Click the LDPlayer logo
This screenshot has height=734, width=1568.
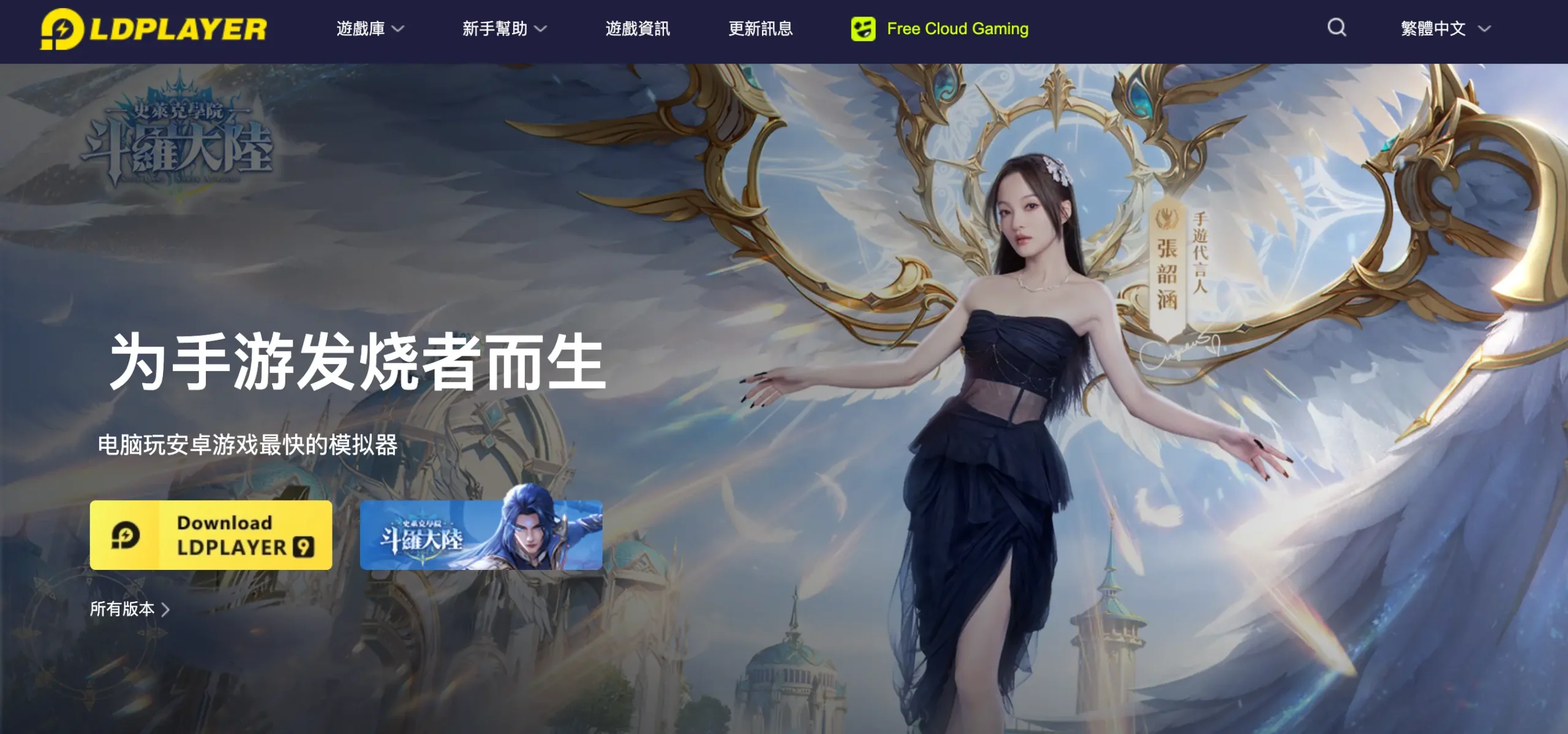tap(153, 29)
